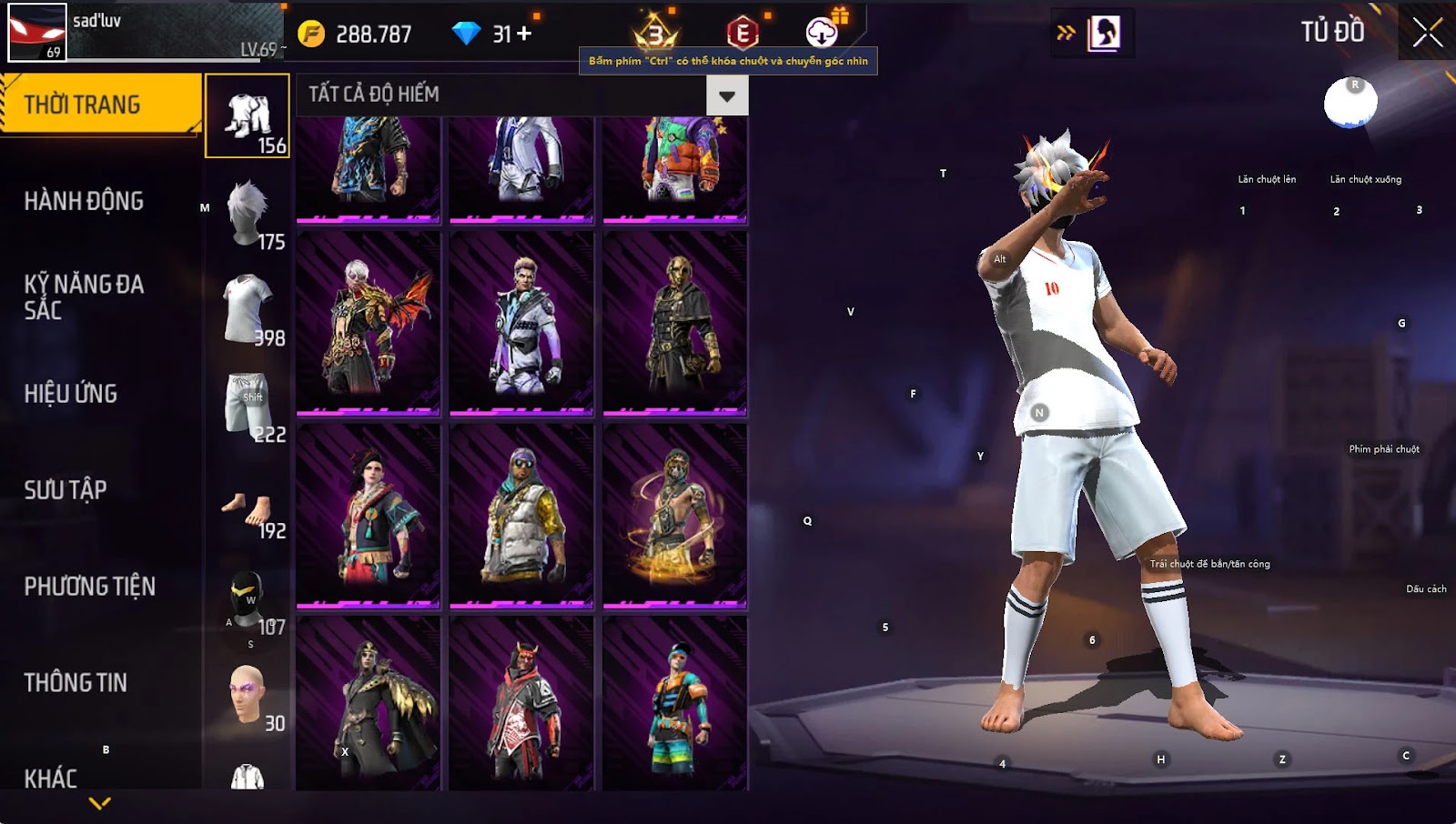Select the golden skull mask outfit
The image size is (1456, 824).
[x=674, y=323]
